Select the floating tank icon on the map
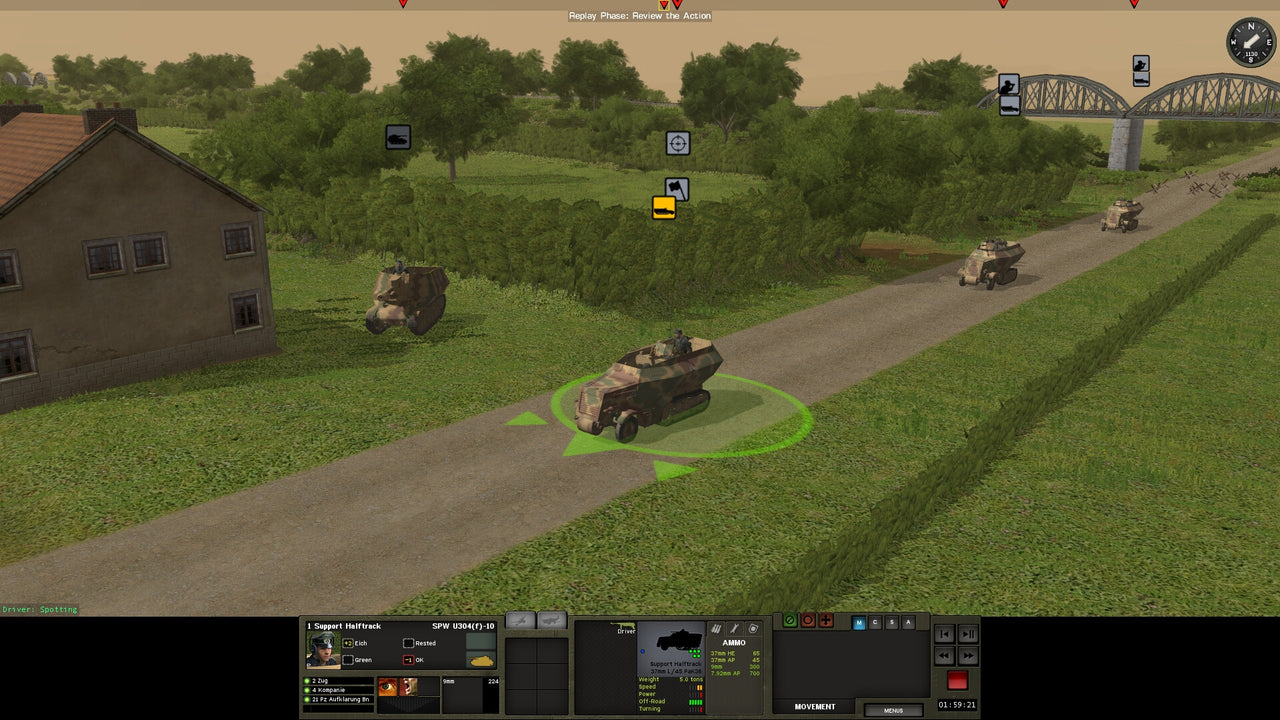 tap(396, 137)
